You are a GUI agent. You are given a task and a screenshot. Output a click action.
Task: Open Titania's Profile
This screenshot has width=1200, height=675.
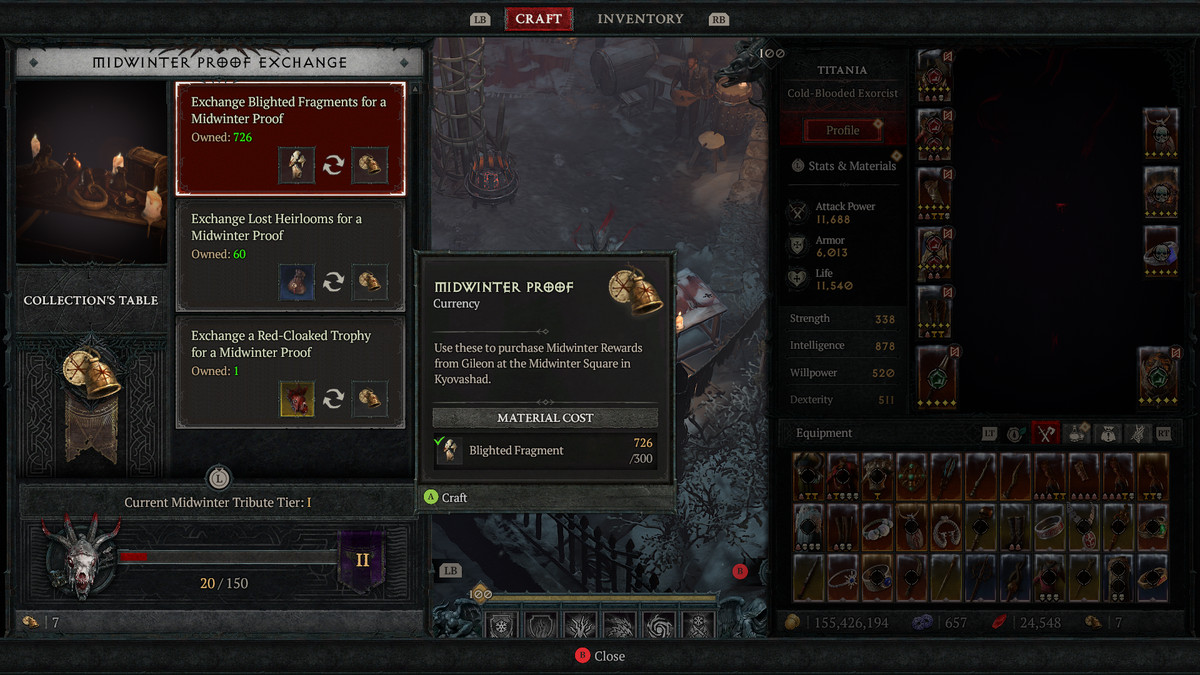(x=842, y=130)
